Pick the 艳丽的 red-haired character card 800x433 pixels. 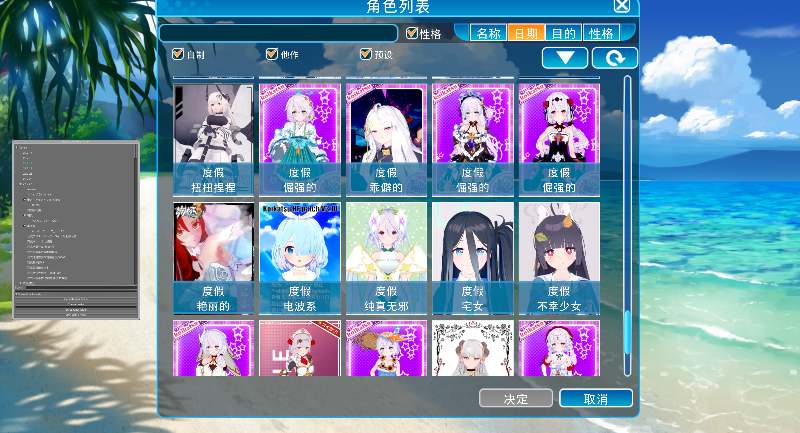click(x=213, y=258)
